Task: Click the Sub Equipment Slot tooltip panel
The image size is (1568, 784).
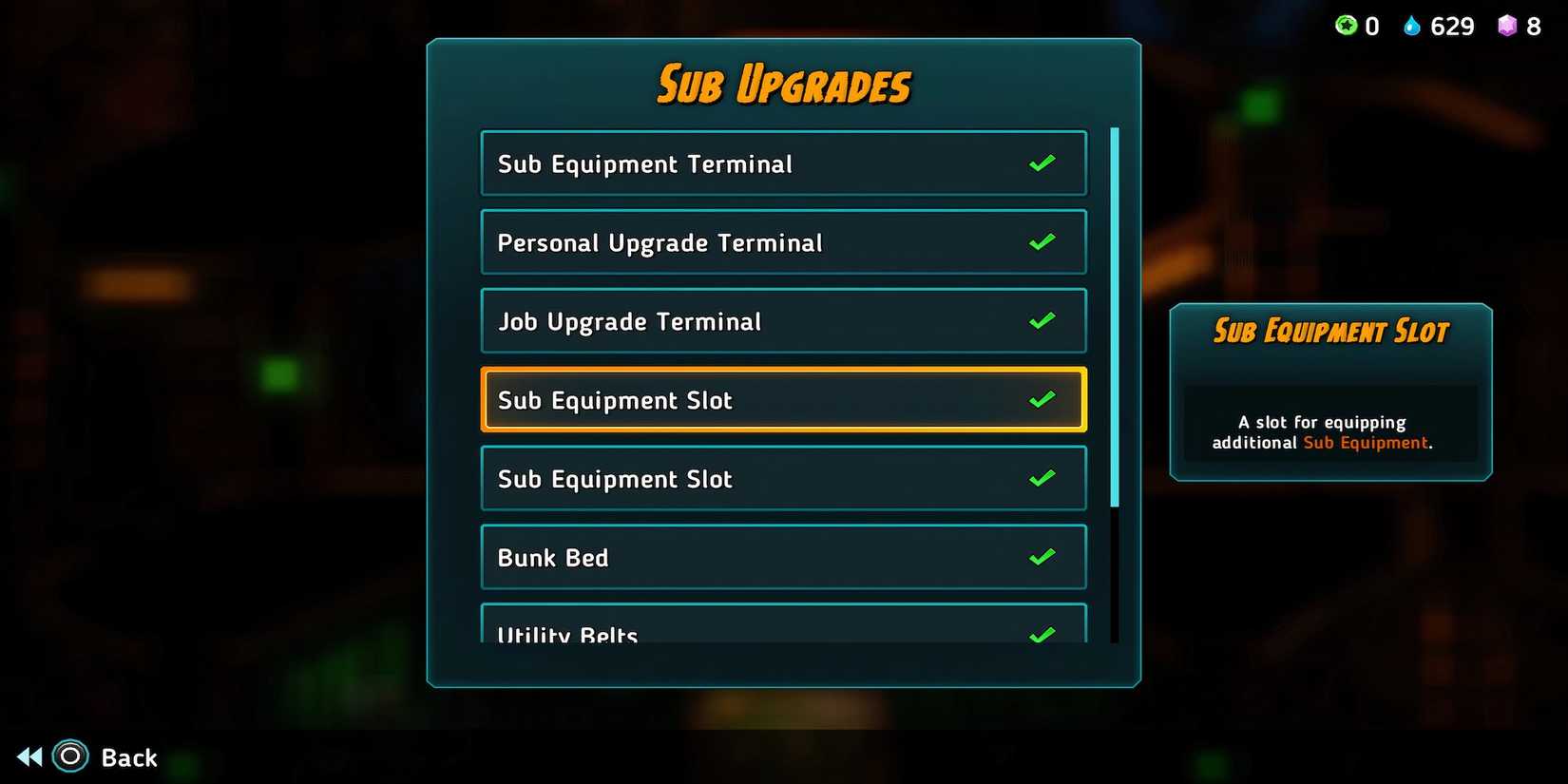Action: 1329,390
